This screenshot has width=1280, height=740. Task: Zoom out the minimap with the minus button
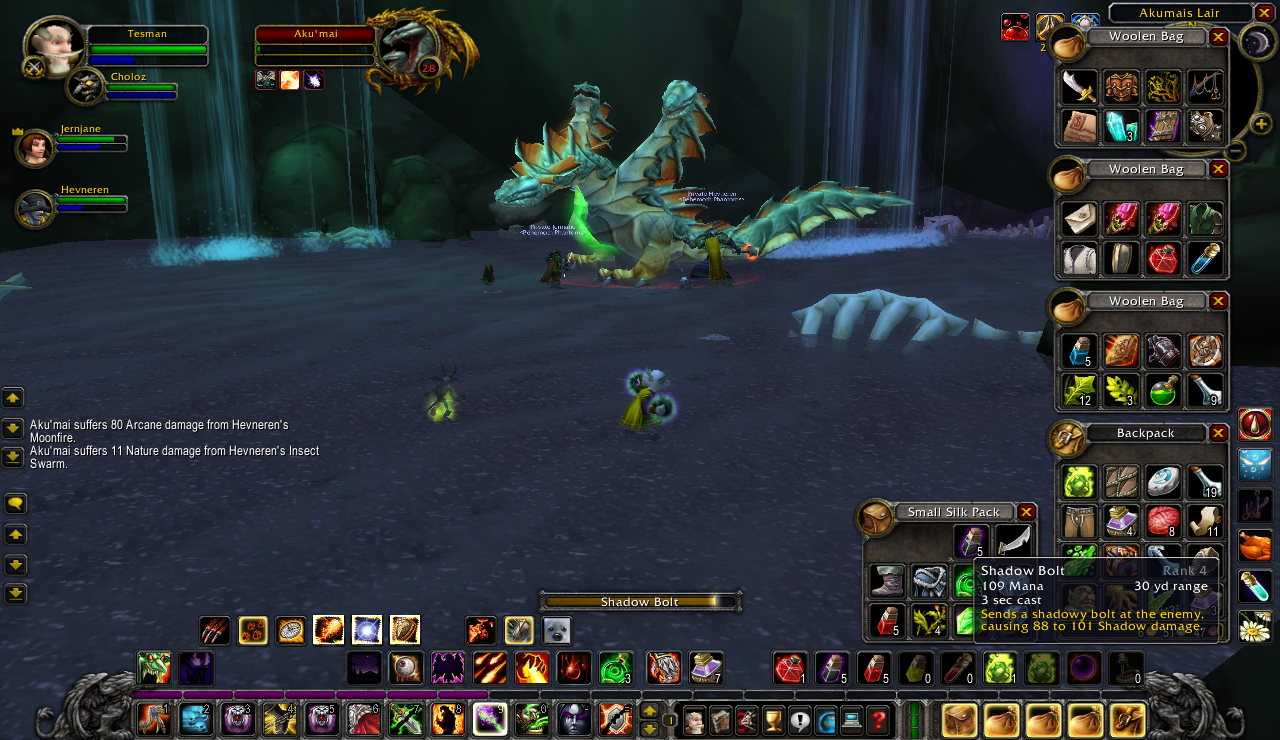pyautogui.click(x=1236, y=151)
